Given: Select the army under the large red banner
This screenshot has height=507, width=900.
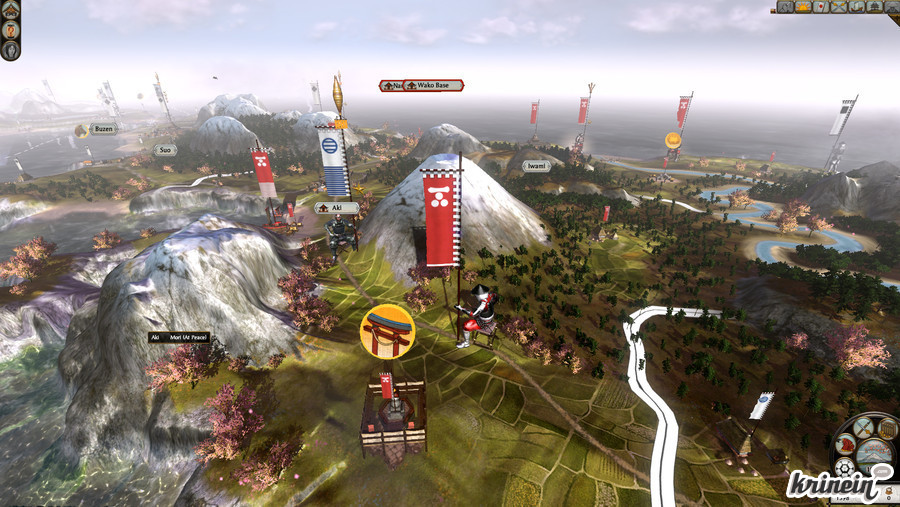Looking at the screenshot, I should pos(476,318).
